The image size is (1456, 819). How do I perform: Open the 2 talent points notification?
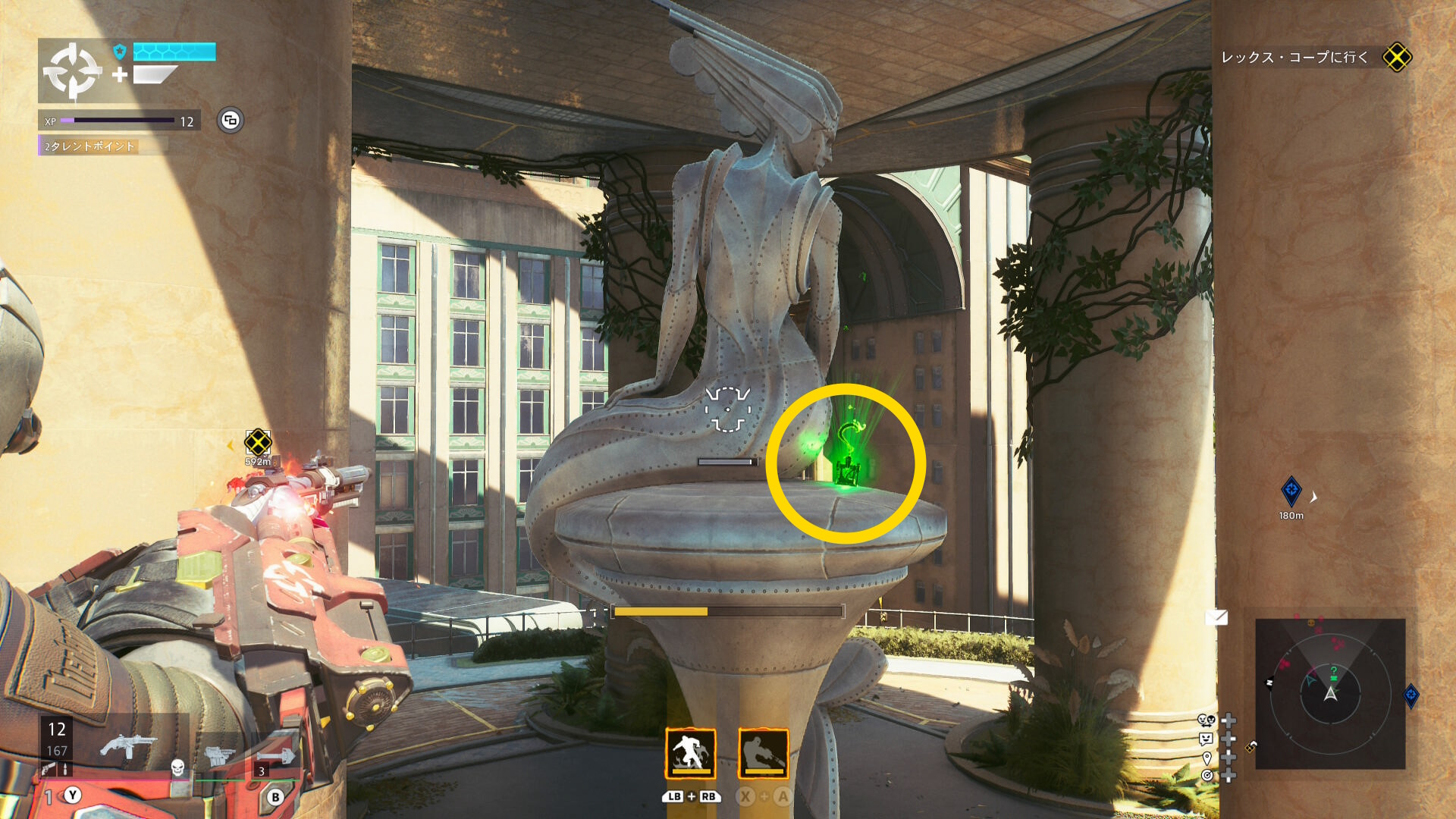[90, 146]
